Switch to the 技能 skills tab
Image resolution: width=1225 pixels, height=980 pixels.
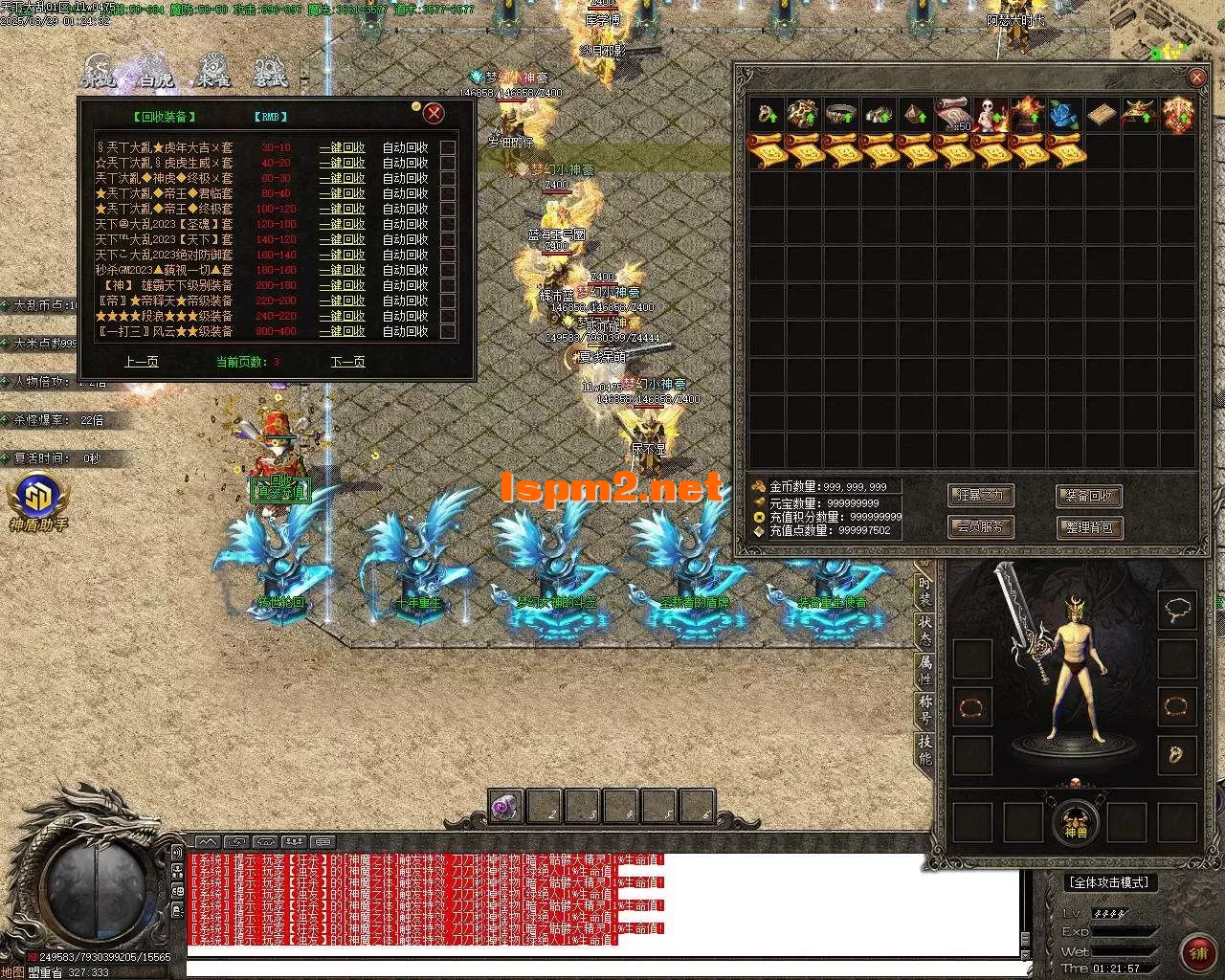925,749
